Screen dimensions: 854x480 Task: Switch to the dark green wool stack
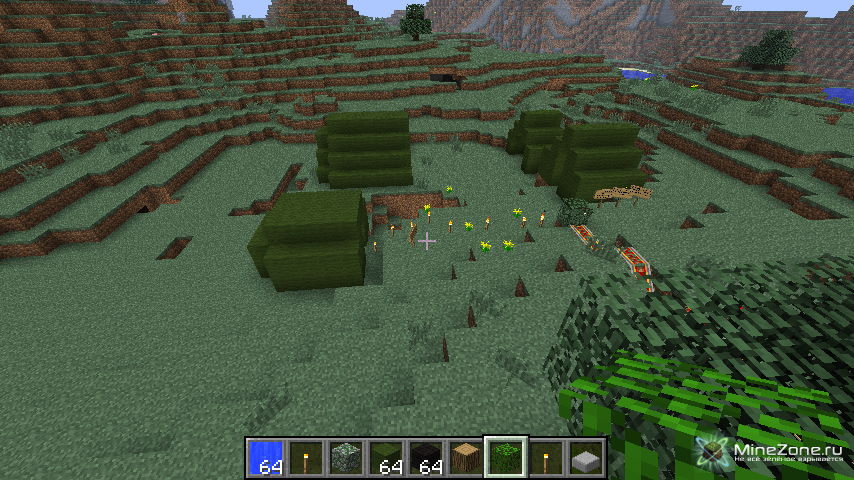point(386,457)
